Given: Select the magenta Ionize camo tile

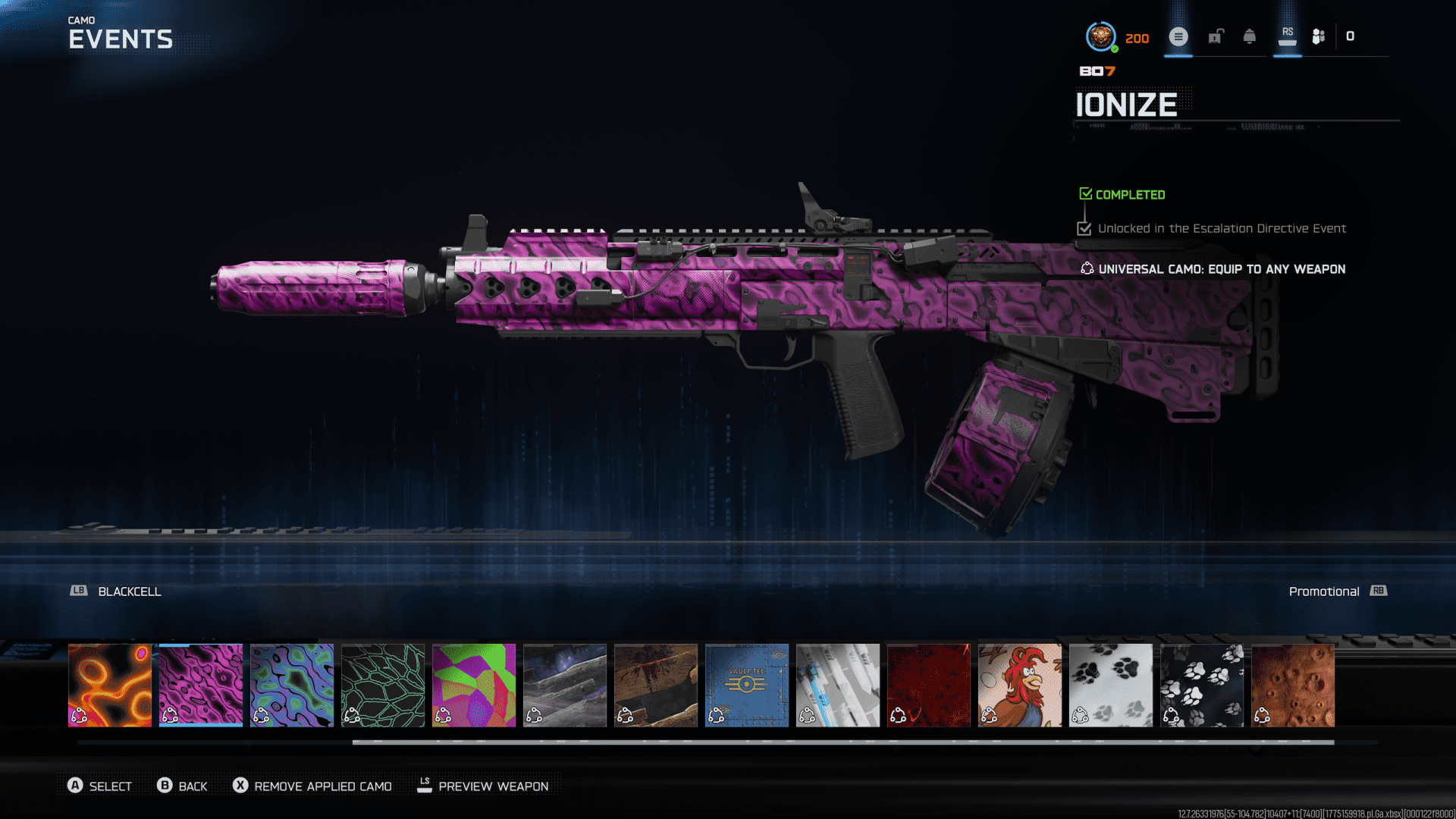Looking at the screenshot, I should pos(201,685).
